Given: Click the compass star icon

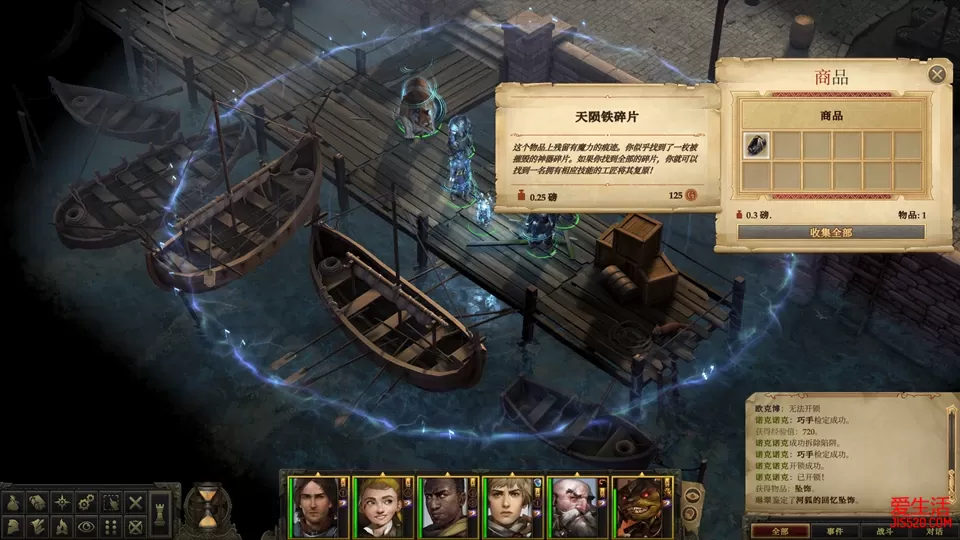Looking at the screenshot, I should pyautogui.click(x=62, y=502).
